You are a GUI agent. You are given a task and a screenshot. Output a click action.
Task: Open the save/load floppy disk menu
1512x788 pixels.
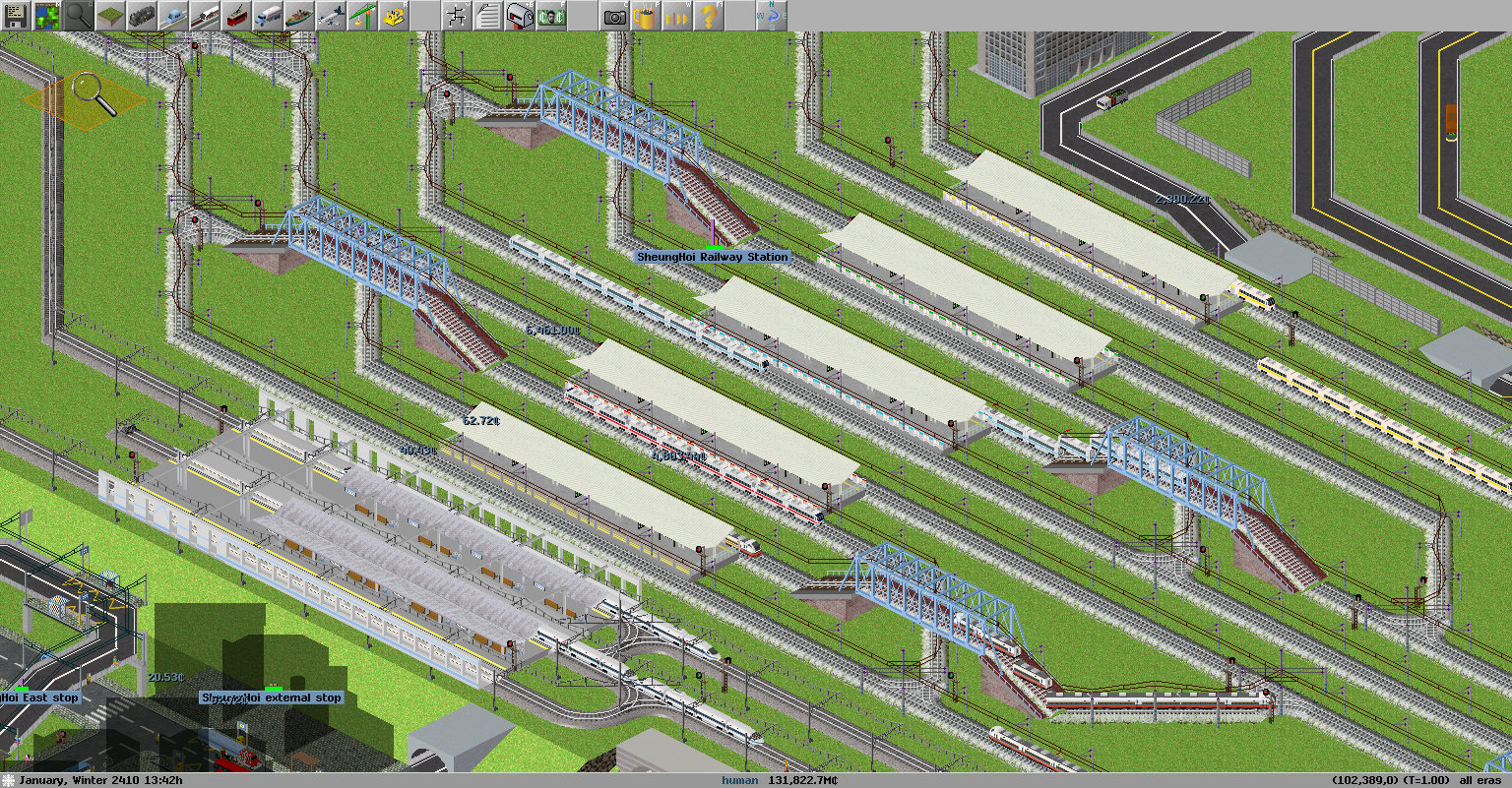click(16, 16)
